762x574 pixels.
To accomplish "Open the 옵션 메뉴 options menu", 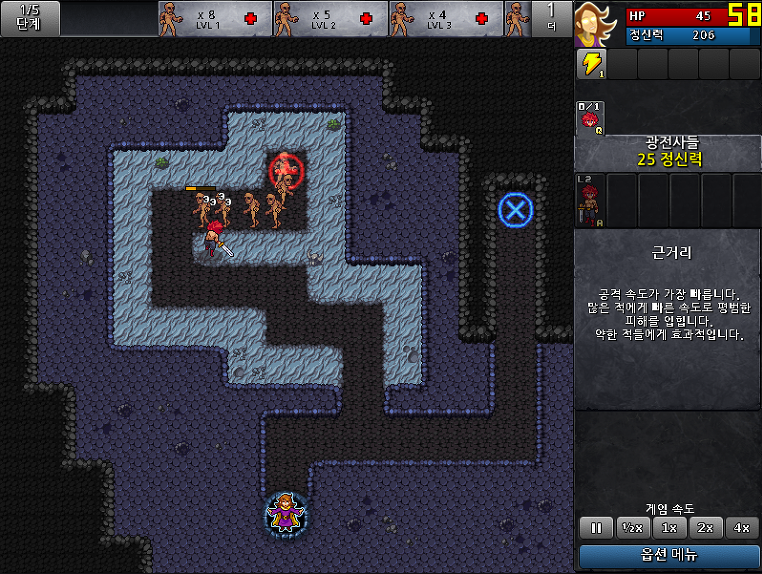I will coord(669,555).
